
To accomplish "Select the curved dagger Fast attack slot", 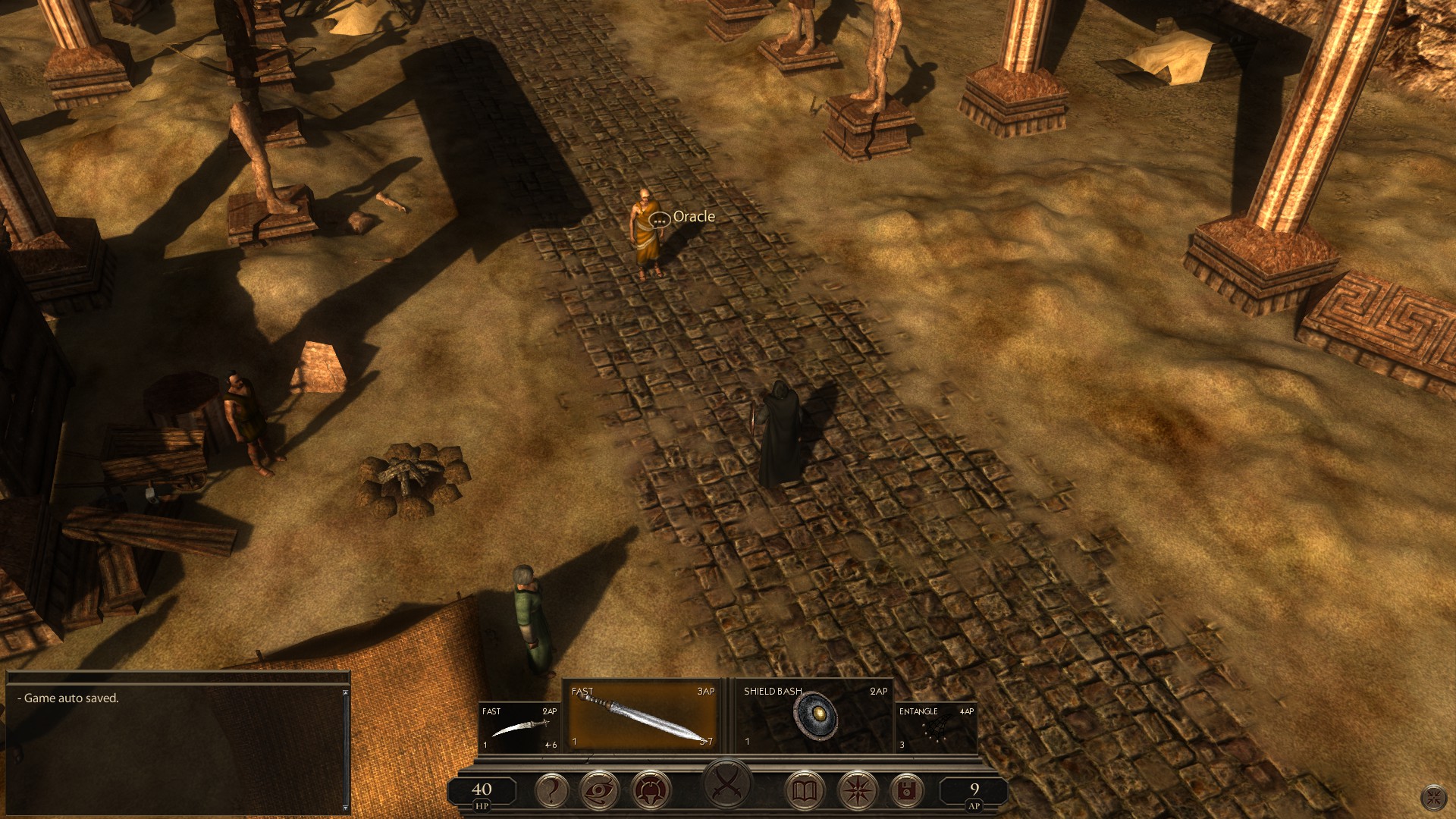I will (x=519, y=727).
